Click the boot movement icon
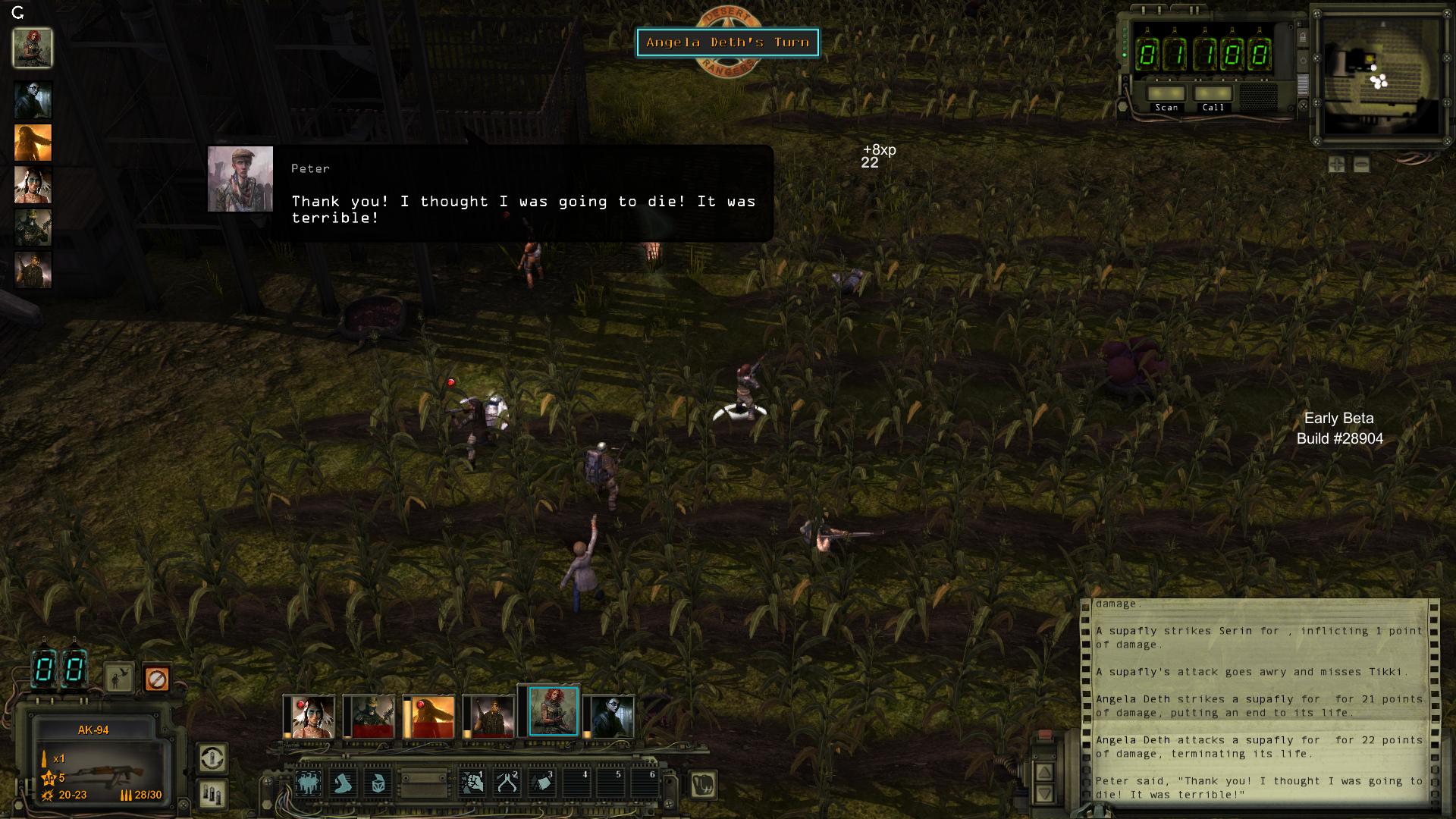Screen dimensions: 1456x819 pos(344,783)
